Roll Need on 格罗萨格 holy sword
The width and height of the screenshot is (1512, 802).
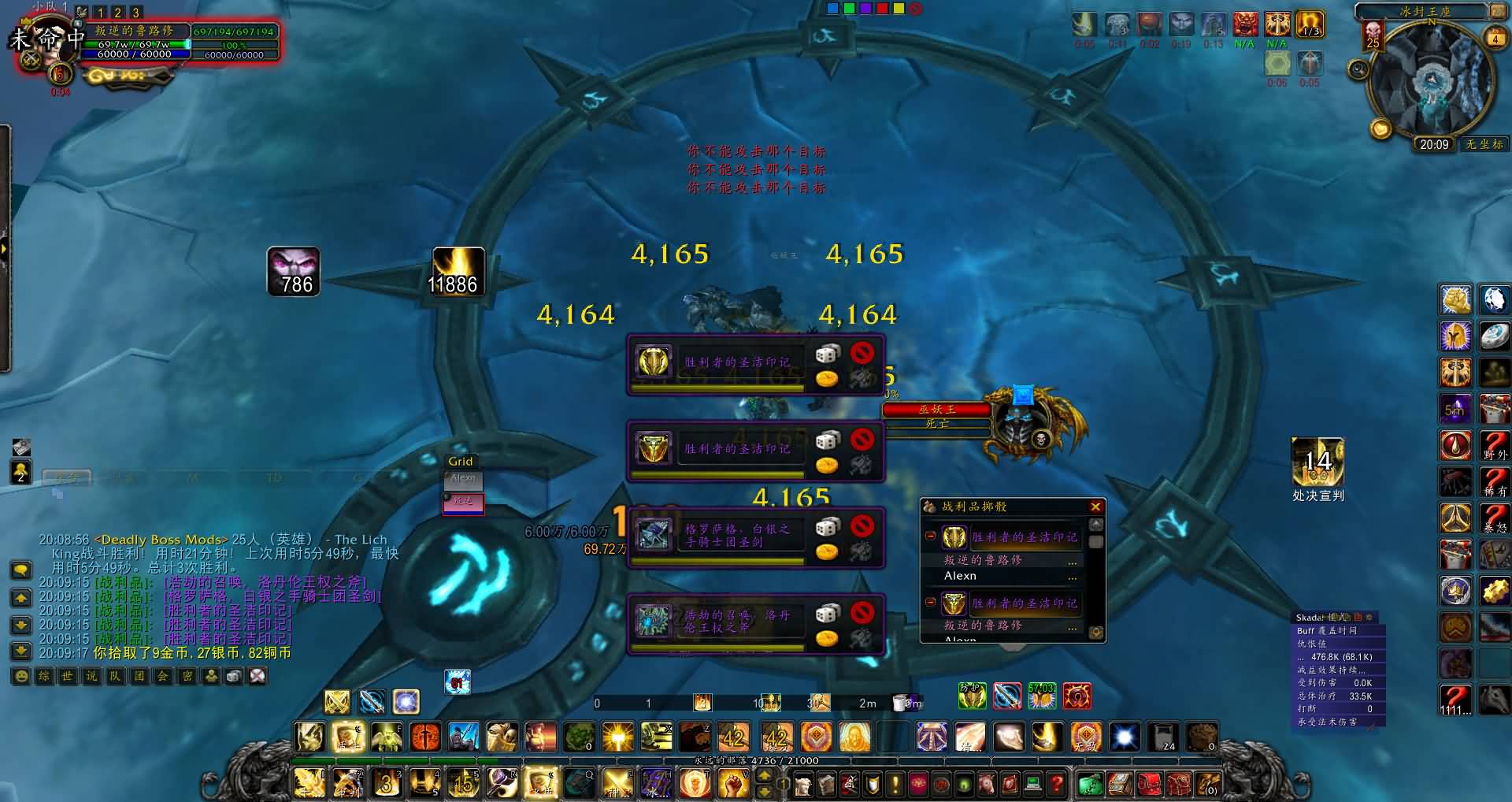pyautogui.click(x=827, y=525)
